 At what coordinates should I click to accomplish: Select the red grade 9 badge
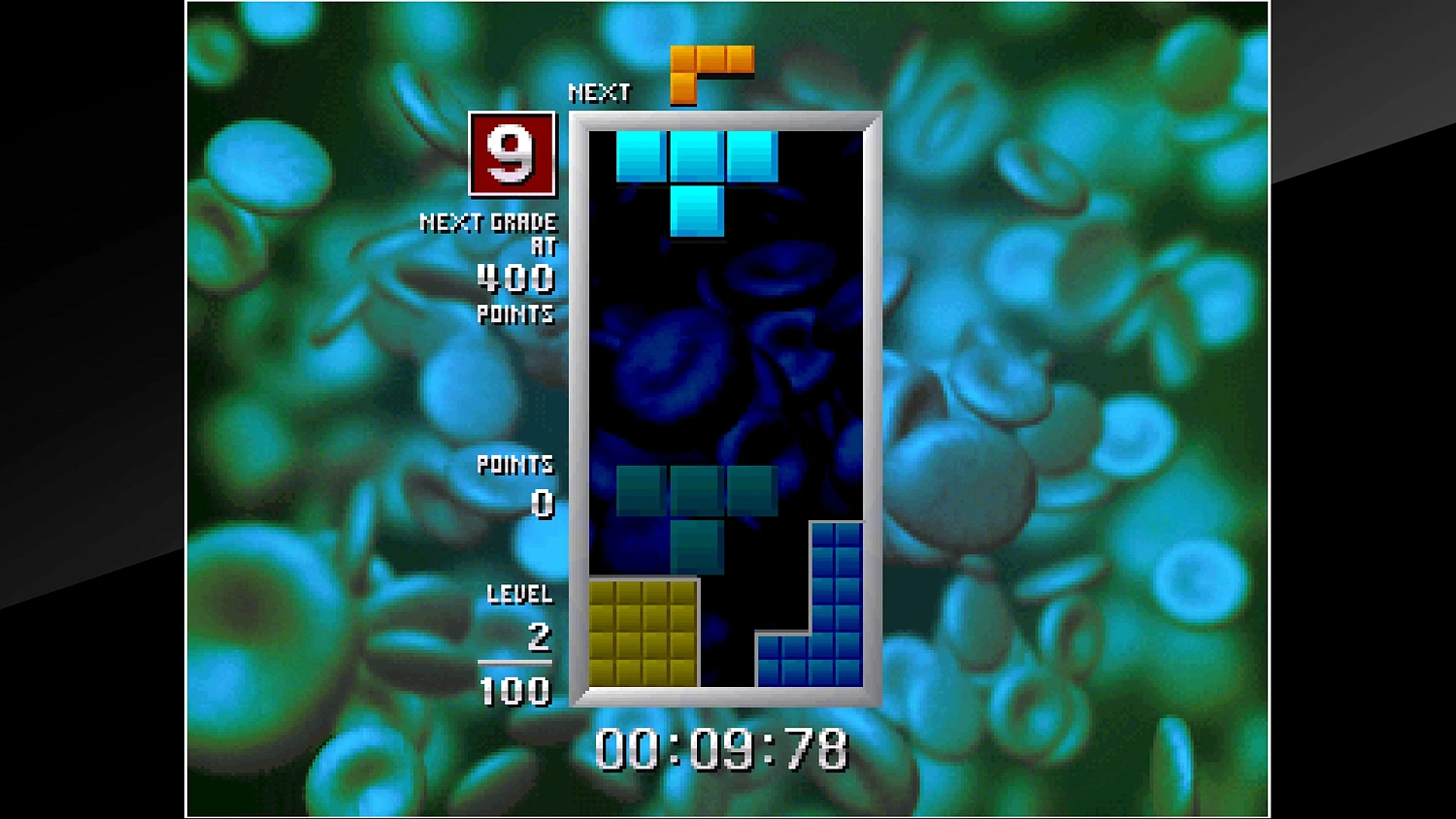pos(512,155)
